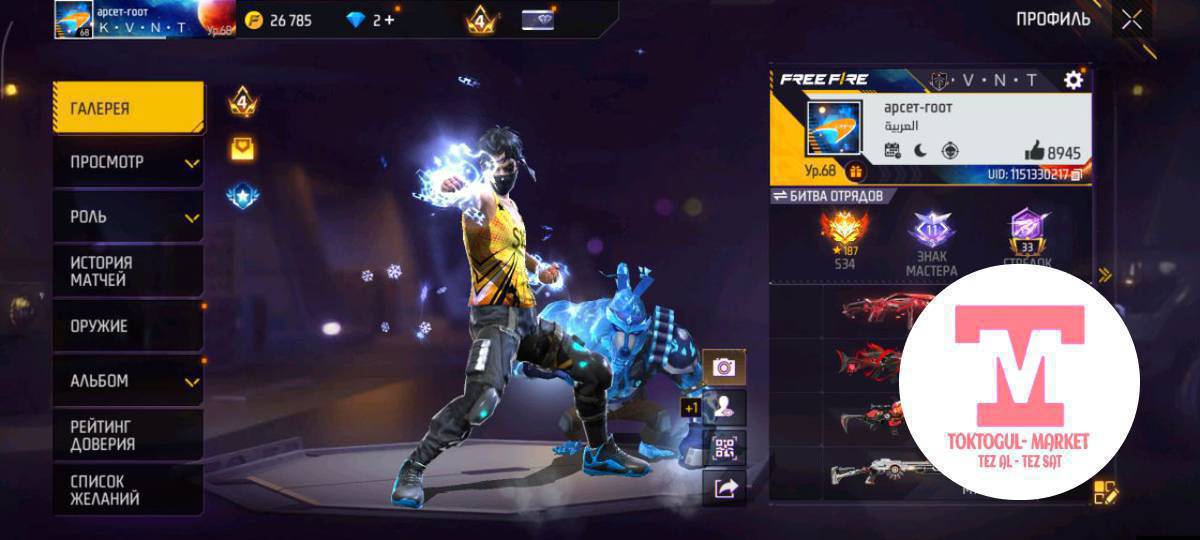Switch mode at Битва отрядов label
The image size is (1200, 540).
[828, 196]
